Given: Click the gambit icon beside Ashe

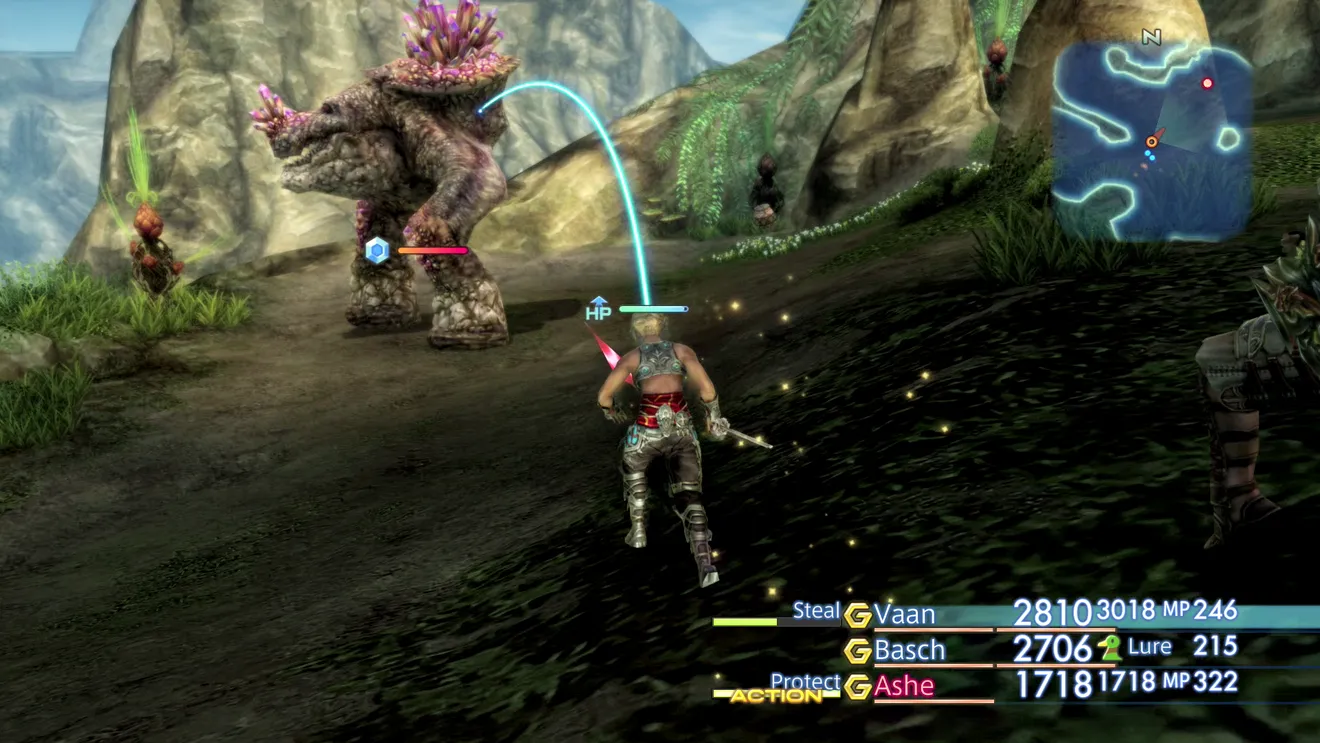Looking at the screenshot, I should (x=857, y=687).
